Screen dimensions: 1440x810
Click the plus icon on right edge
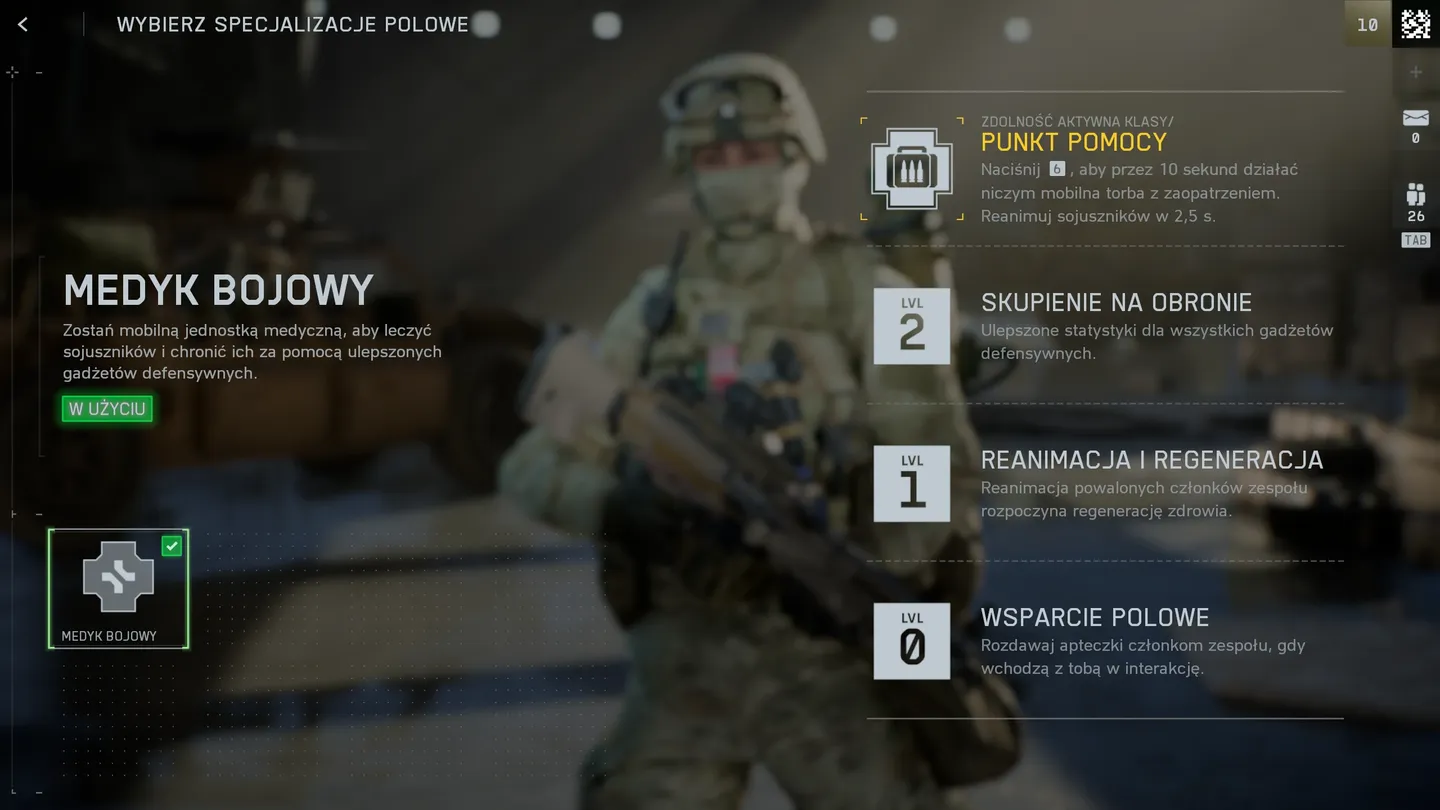[x=1415, y=71]
